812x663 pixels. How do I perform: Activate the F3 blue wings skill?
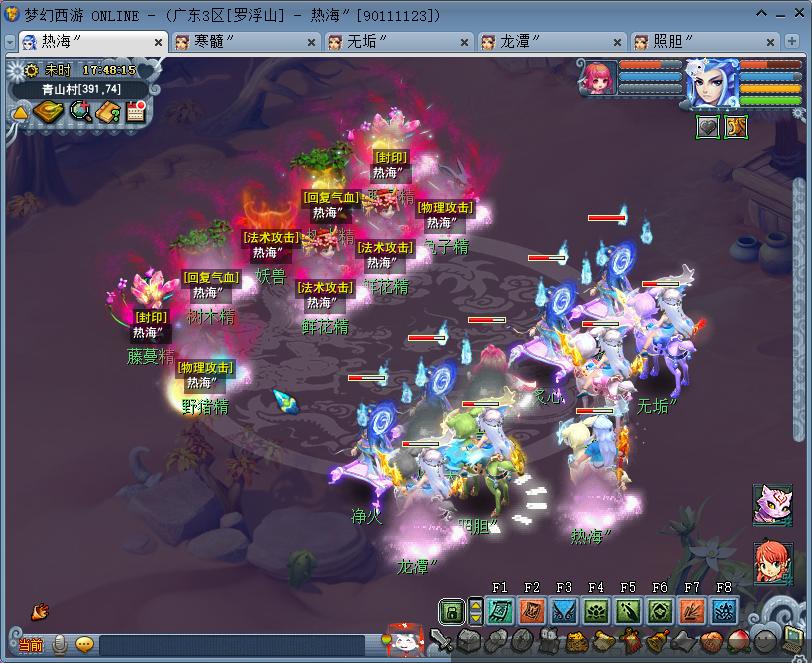(564, 610)
